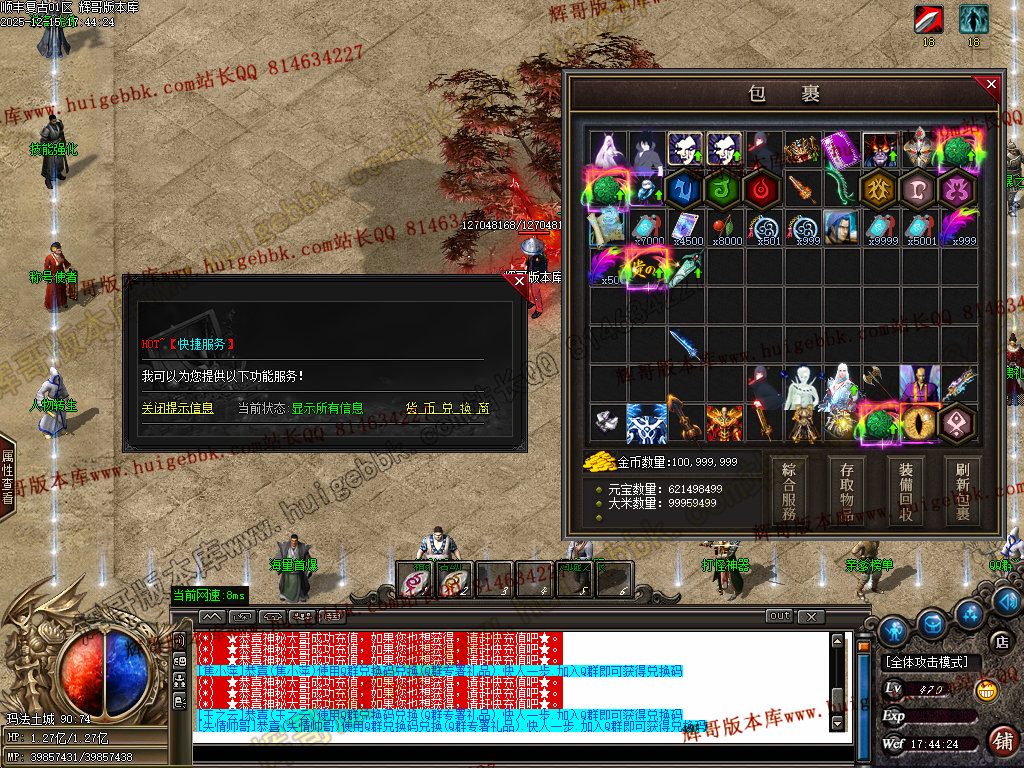Select the golden crown item in the bag
The height and width of the screenshot is (768, 1024).
point(802,150)
